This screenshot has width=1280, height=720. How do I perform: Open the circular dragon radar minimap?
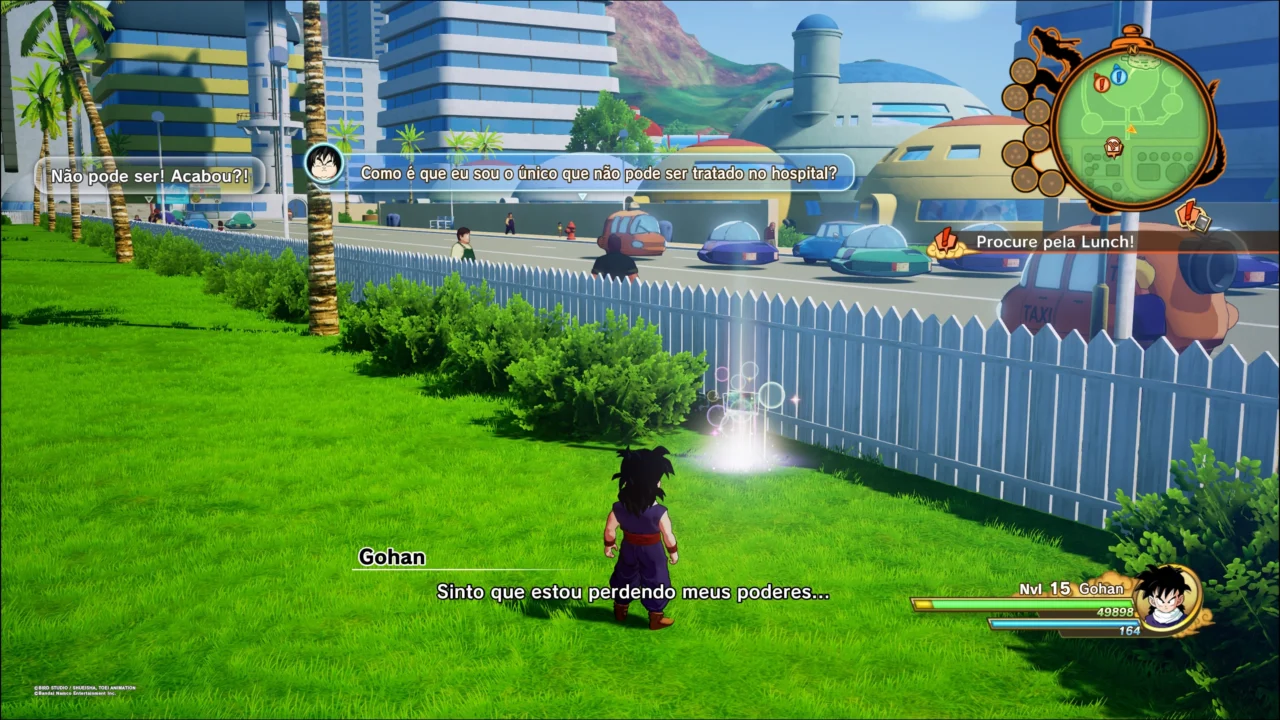(x=1132, y=126)
